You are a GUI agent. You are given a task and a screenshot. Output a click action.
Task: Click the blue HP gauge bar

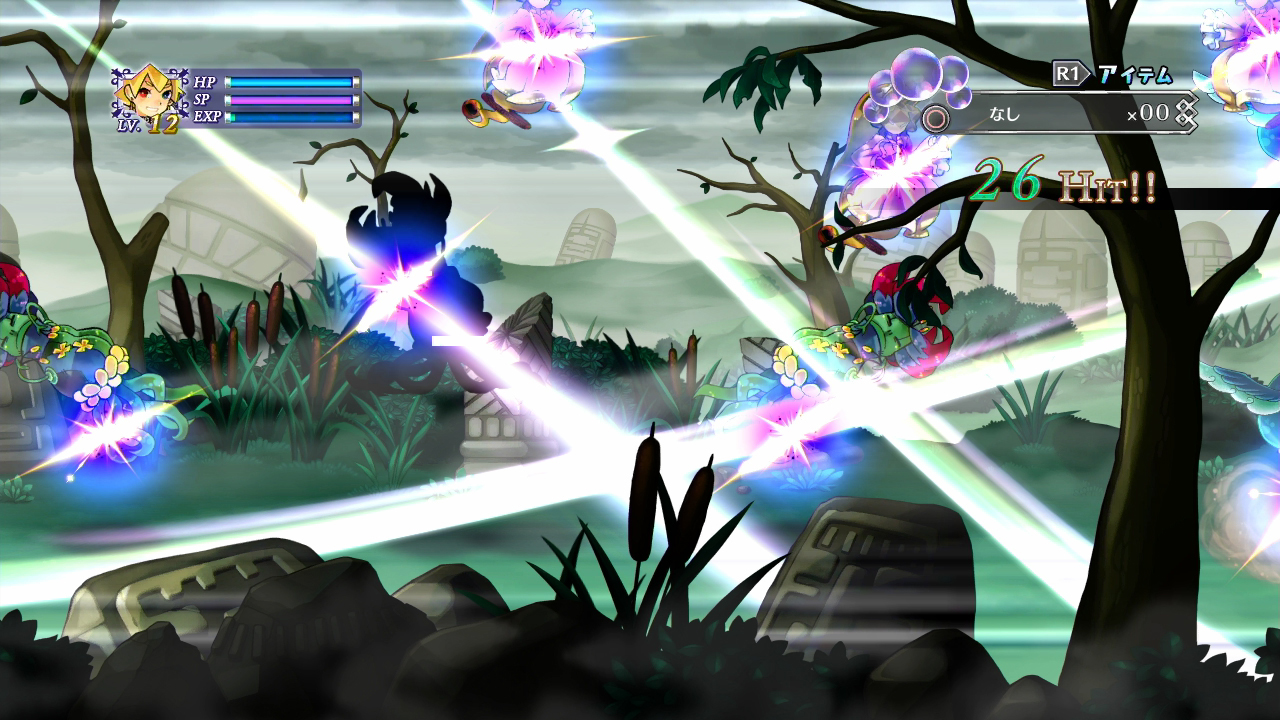pyautogui.click(x=290, y=83)
